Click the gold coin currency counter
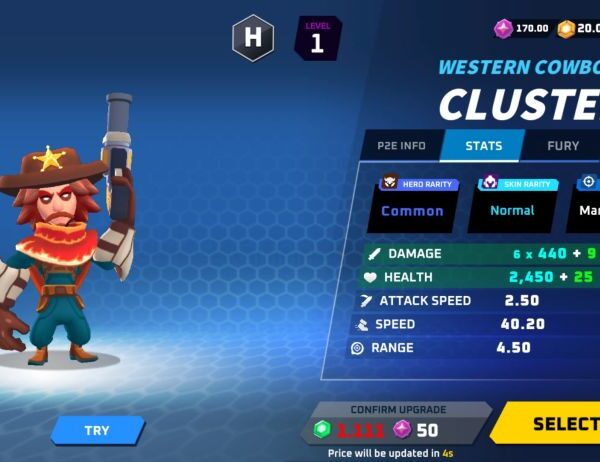The height and width of the screenshot is (462, 600). (580, 28)
